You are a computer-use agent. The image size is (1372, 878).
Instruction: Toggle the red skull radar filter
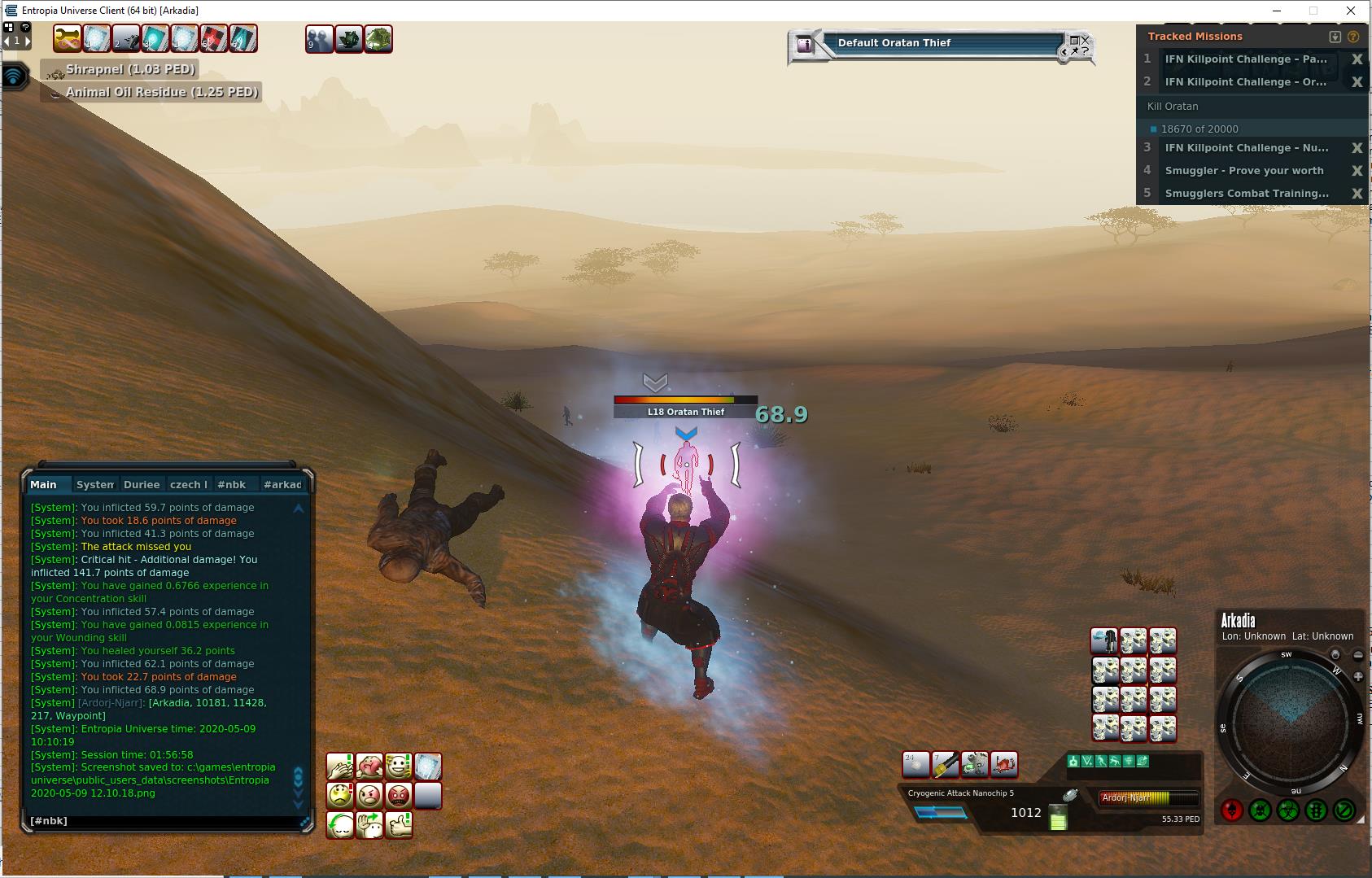(1231, 810)
